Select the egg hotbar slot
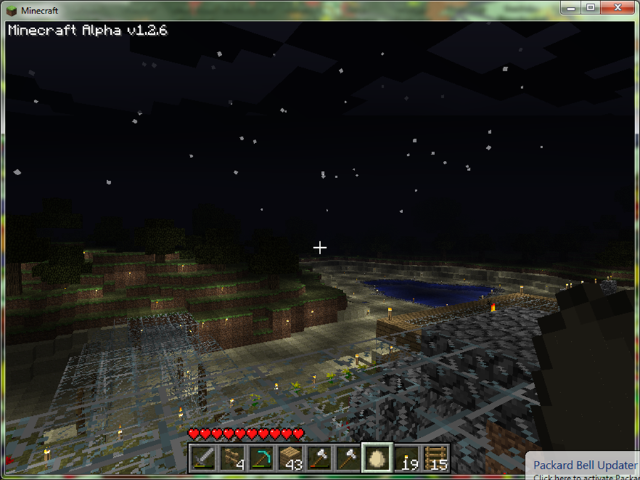The width and height of the screenshot is (640, 480). point(377,458)
